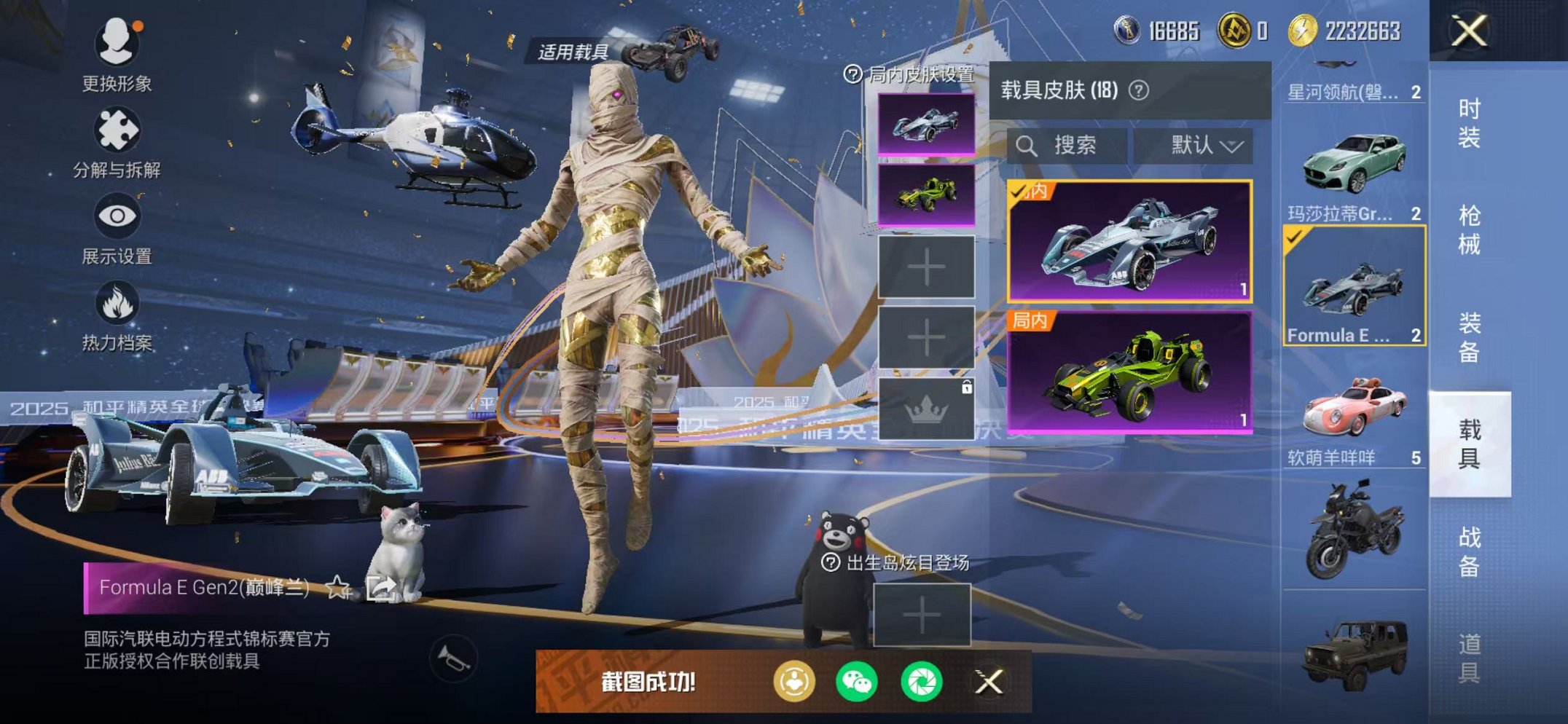Select the 战备 tab
The height and width of the screenshot is (724, 1568).
[x=1468, y=551]
